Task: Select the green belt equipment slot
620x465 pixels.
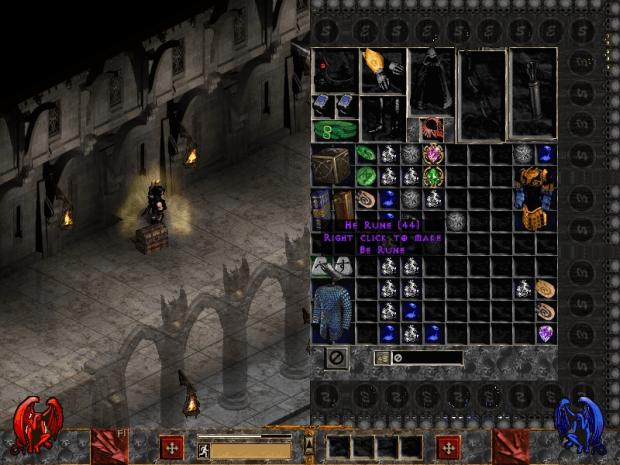Action: [x=335, y=129]
